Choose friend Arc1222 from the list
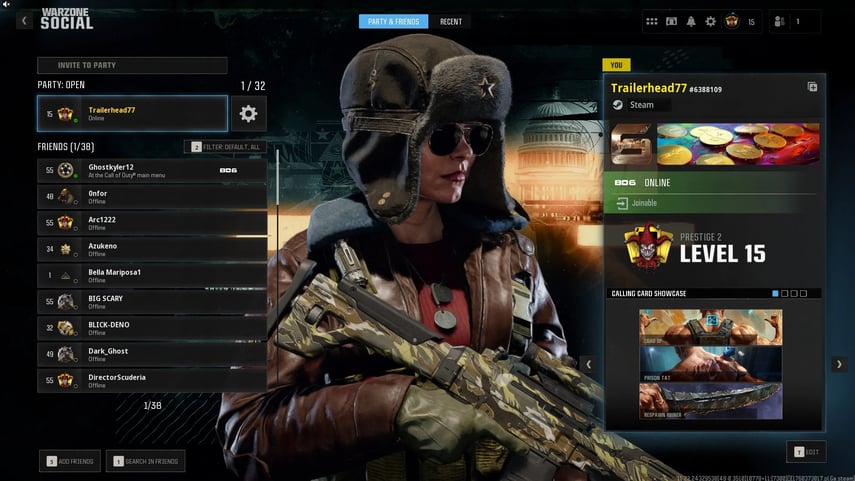 pyautogui.click(x=152, y=222)
